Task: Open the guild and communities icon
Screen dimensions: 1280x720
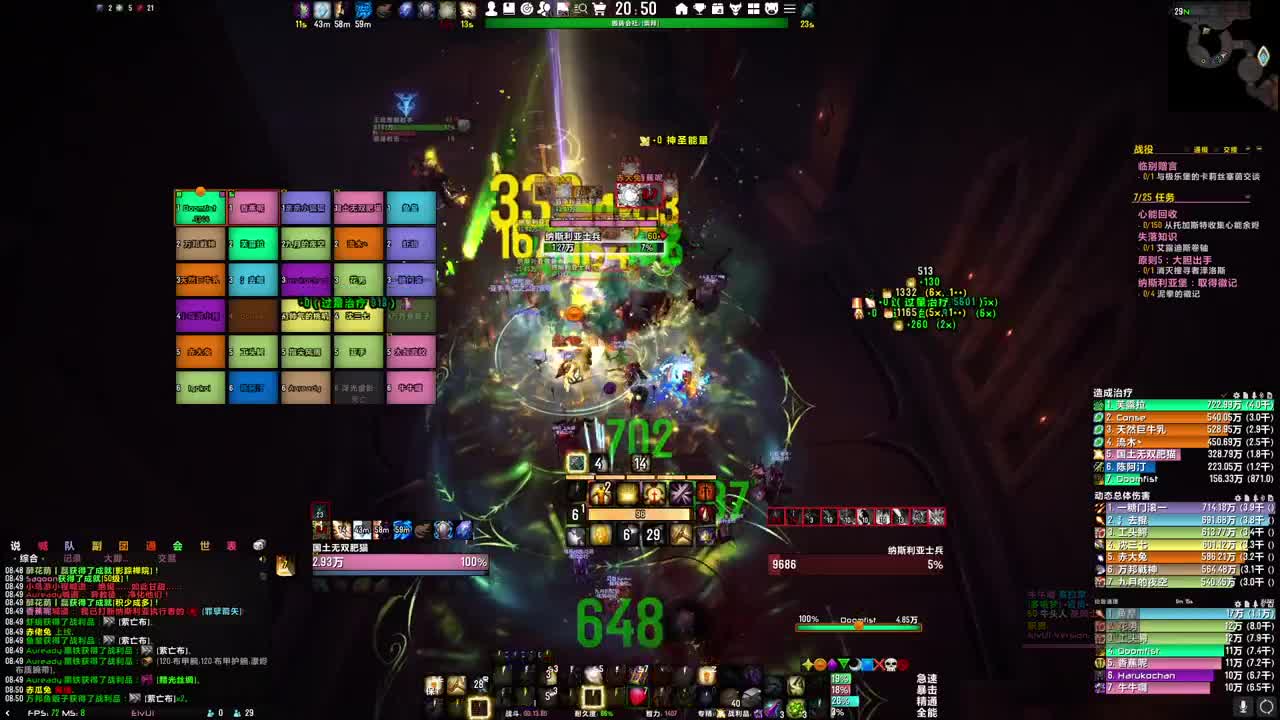Action: click(x=543, y=8)
